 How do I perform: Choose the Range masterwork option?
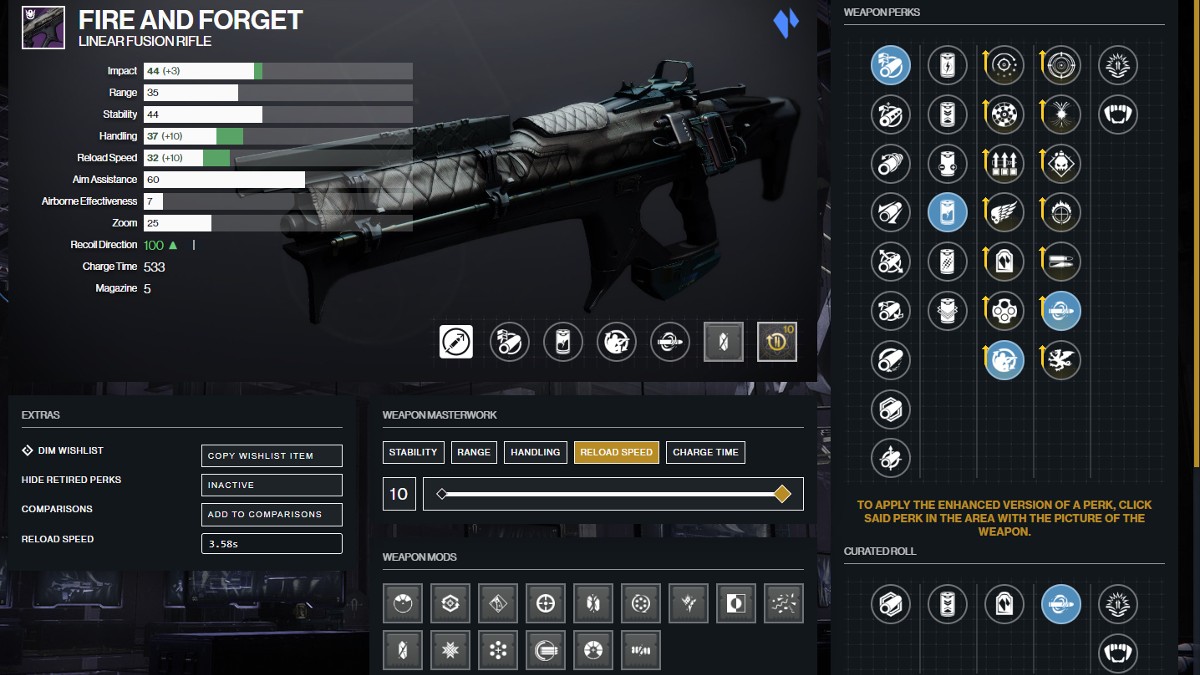[x=473, y=452]
